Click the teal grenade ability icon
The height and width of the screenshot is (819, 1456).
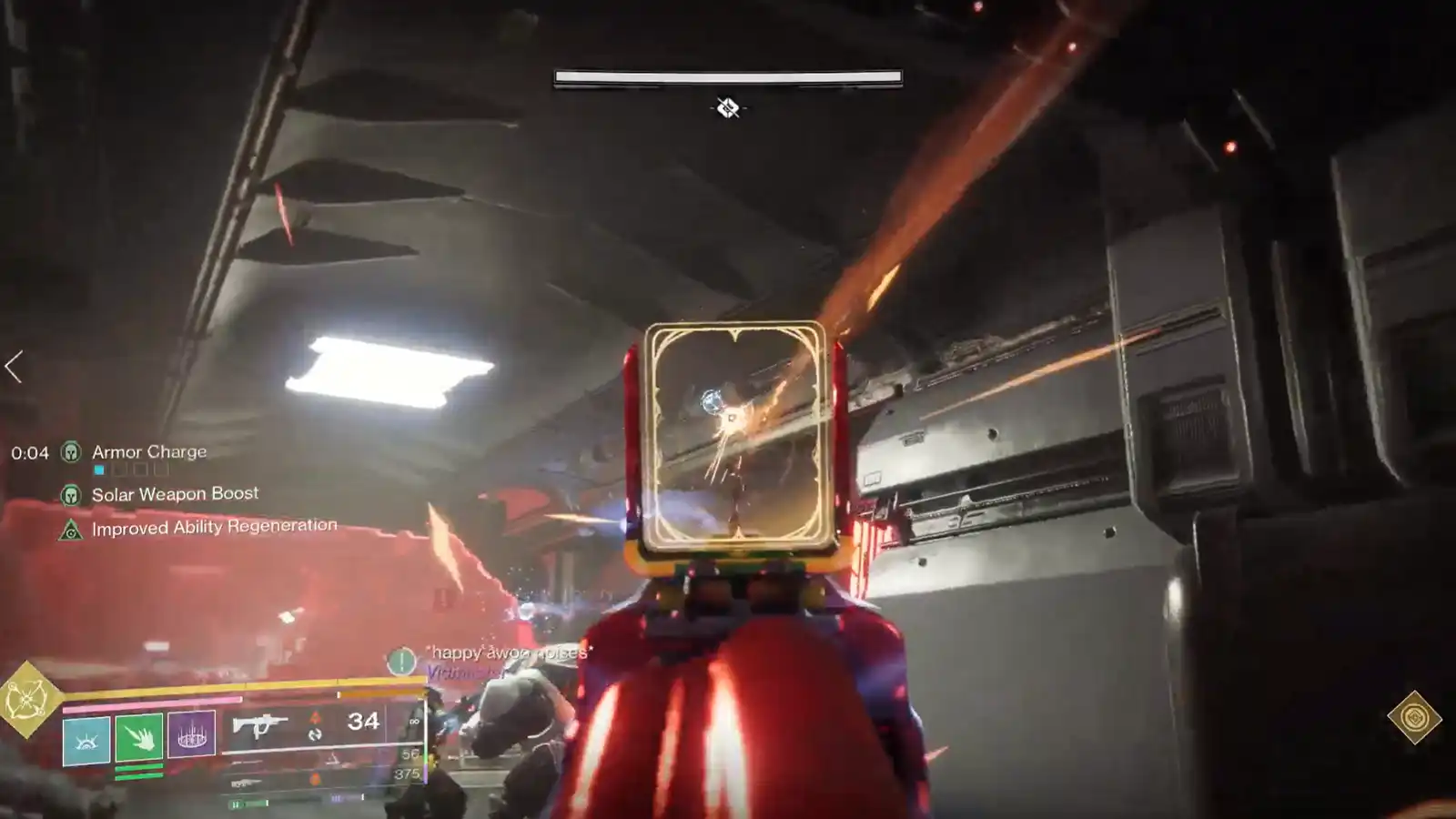(x=85, y=739)
